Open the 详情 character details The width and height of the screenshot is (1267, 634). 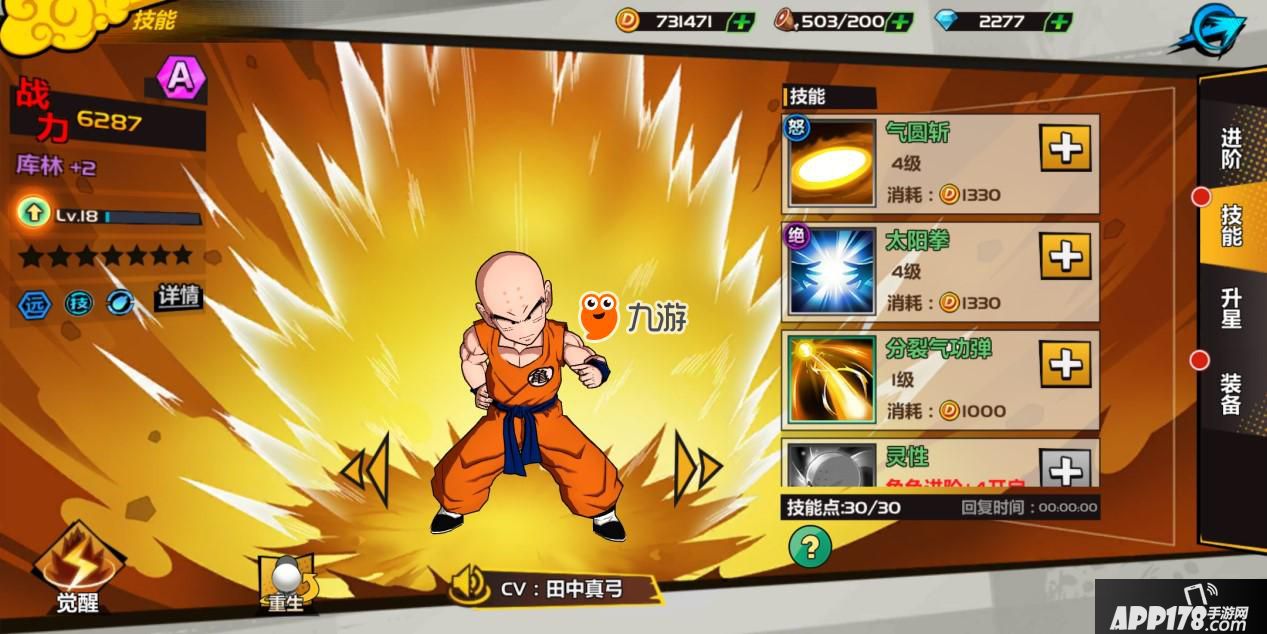178,297
